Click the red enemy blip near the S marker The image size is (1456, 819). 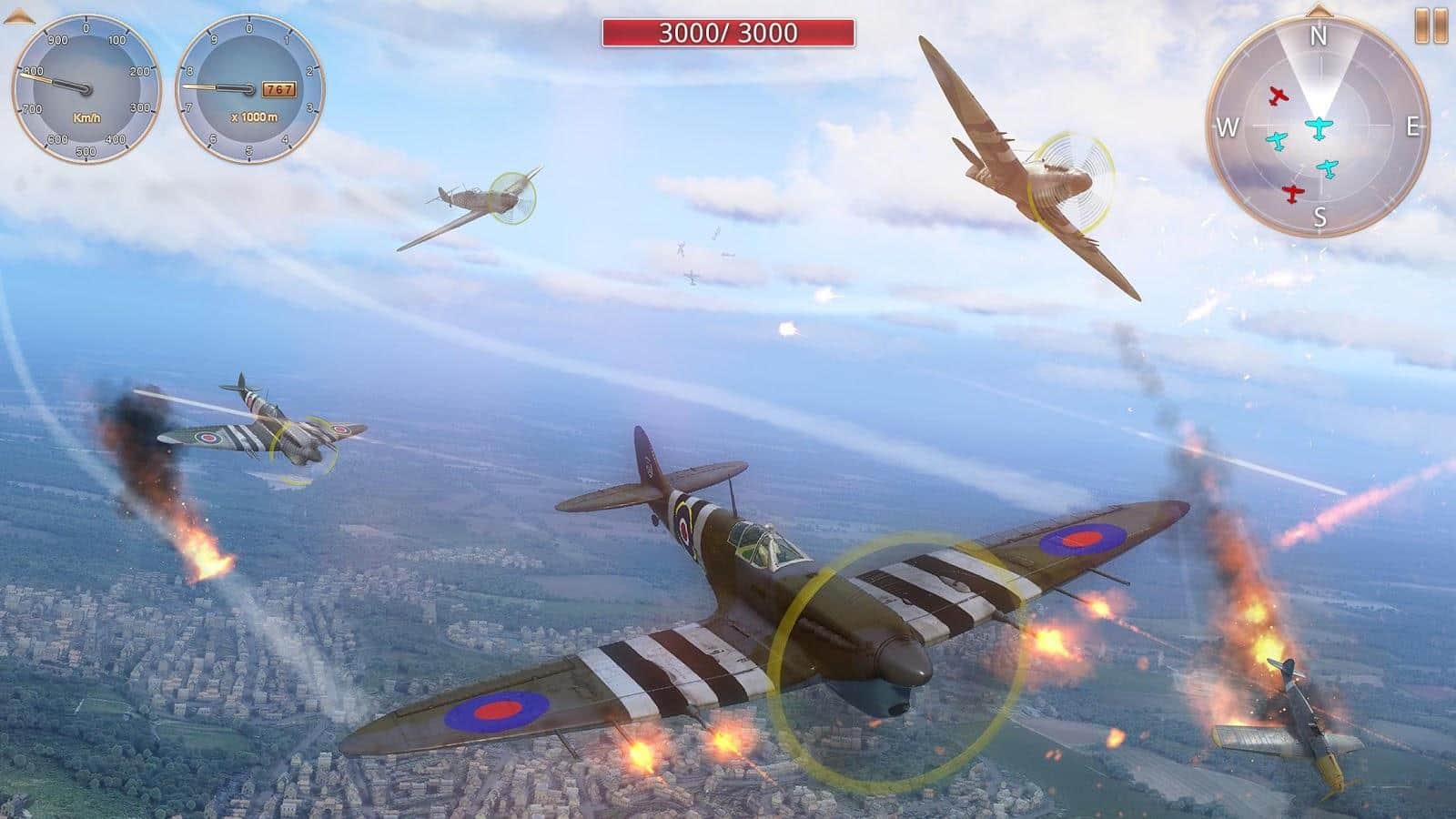coord(1290,192)
